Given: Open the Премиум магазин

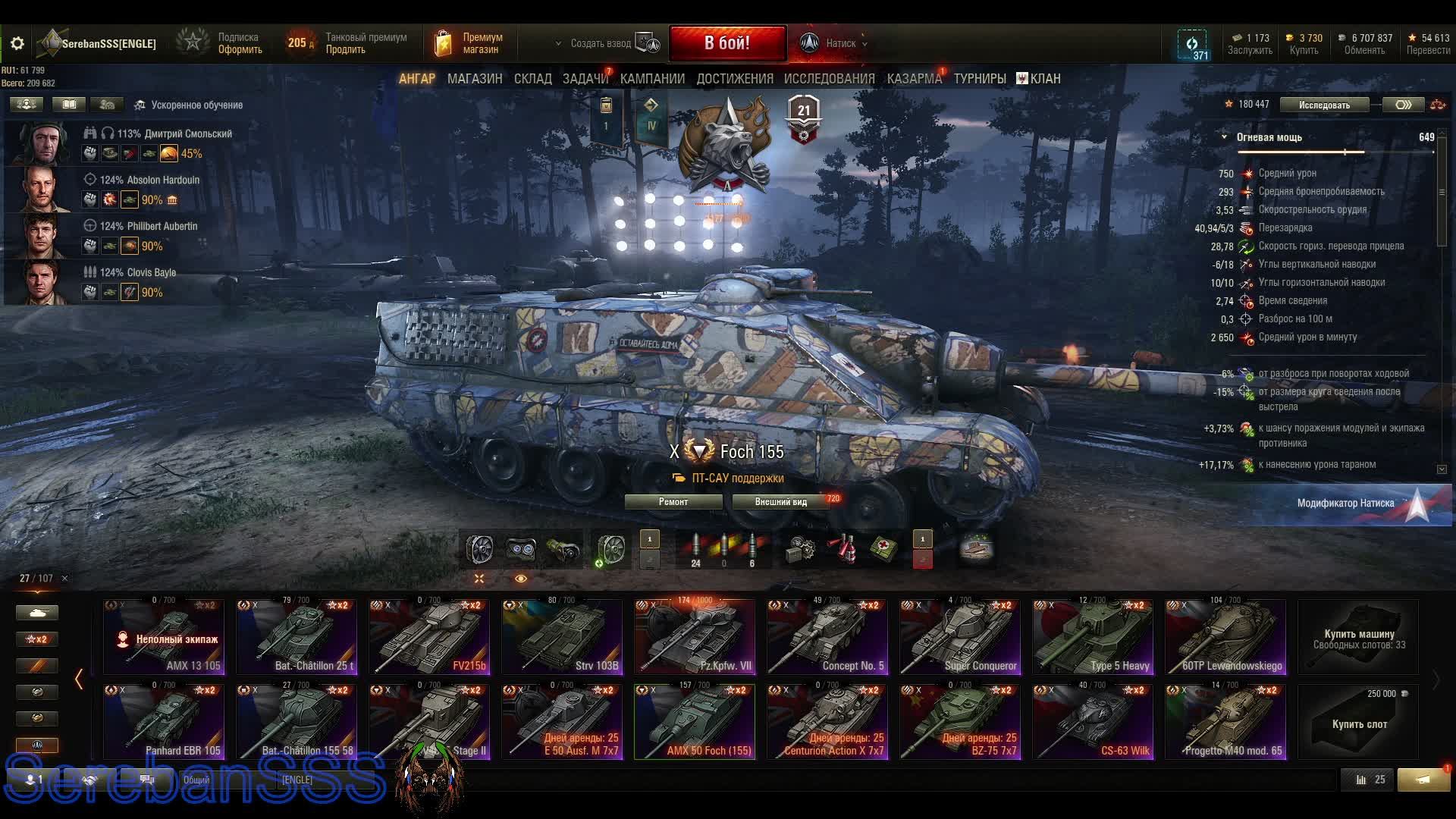Looking at the screenshot, I should (467, 44).
